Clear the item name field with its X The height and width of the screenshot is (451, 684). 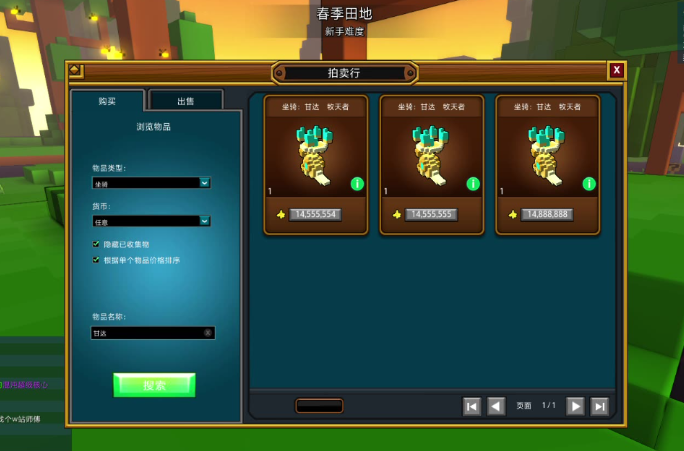tap(208, 333)
